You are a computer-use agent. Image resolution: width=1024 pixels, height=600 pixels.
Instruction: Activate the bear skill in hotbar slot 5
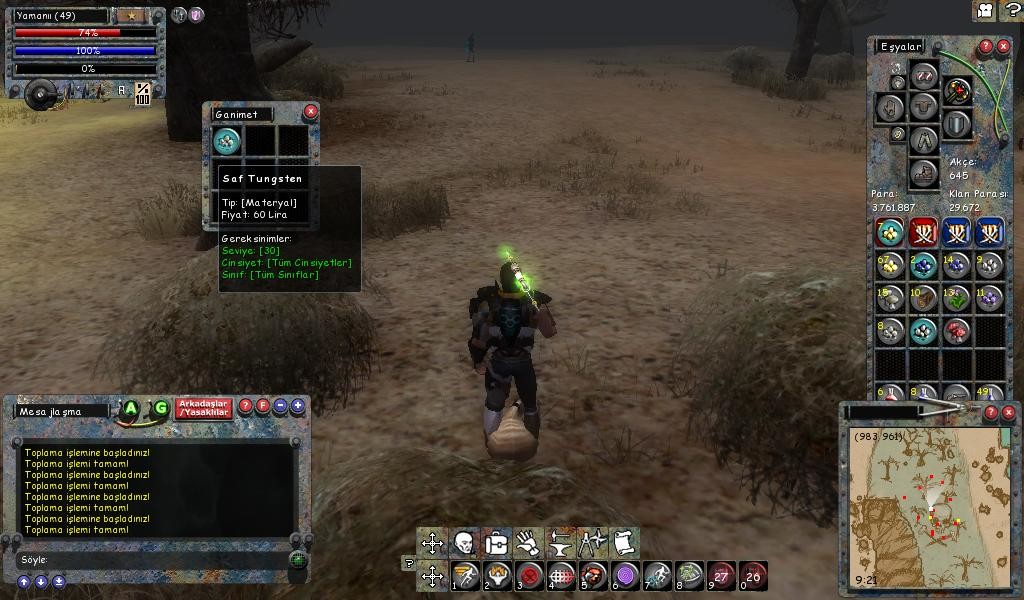[593, 575]
